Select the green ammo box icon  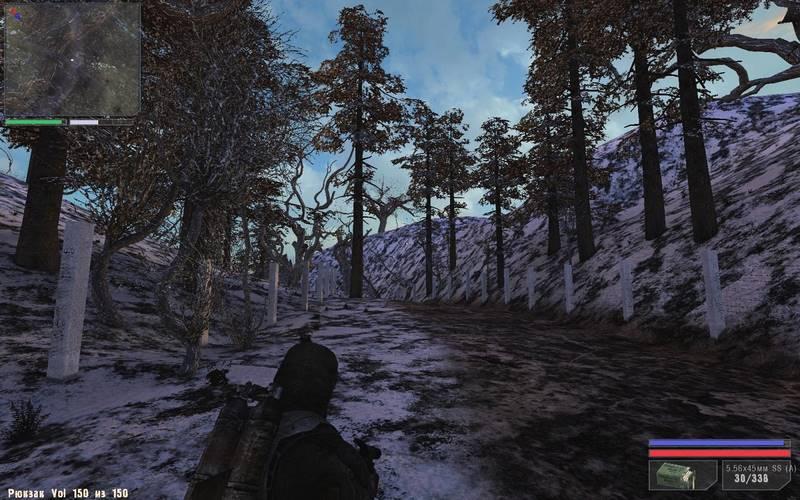pyautogui.click(x=681, y=475)
